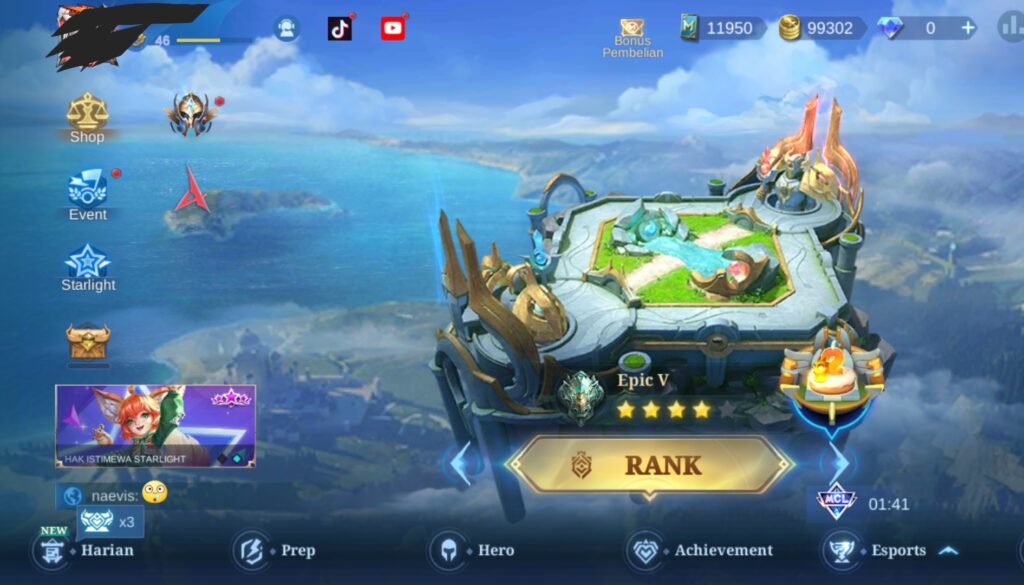
Task: Open the MCL tournament icon
Action: (x=836, y=502)
